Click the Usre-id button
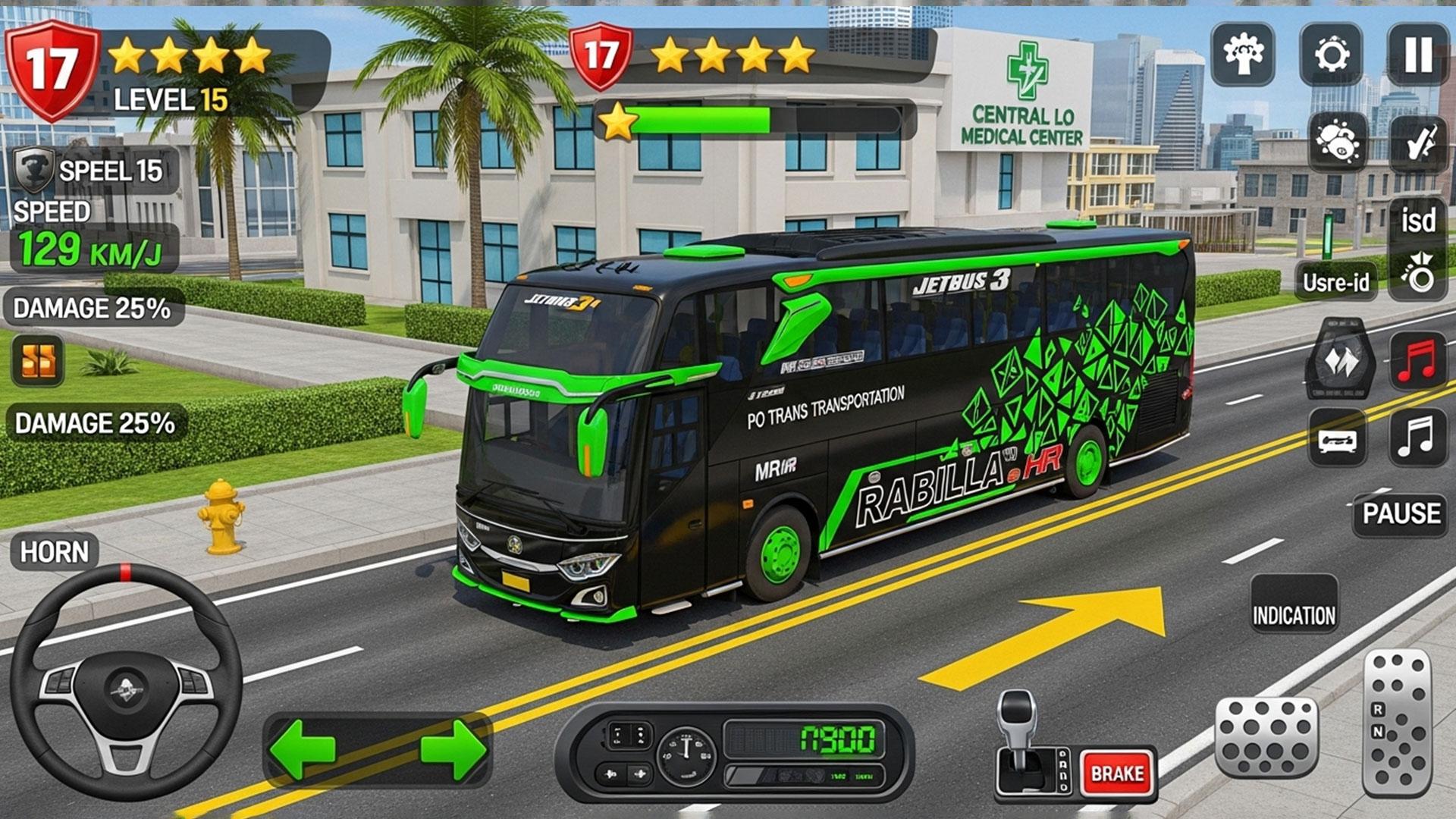Image resolution: width=1456 pixels, height=819 pixels. pos(1335,282)
